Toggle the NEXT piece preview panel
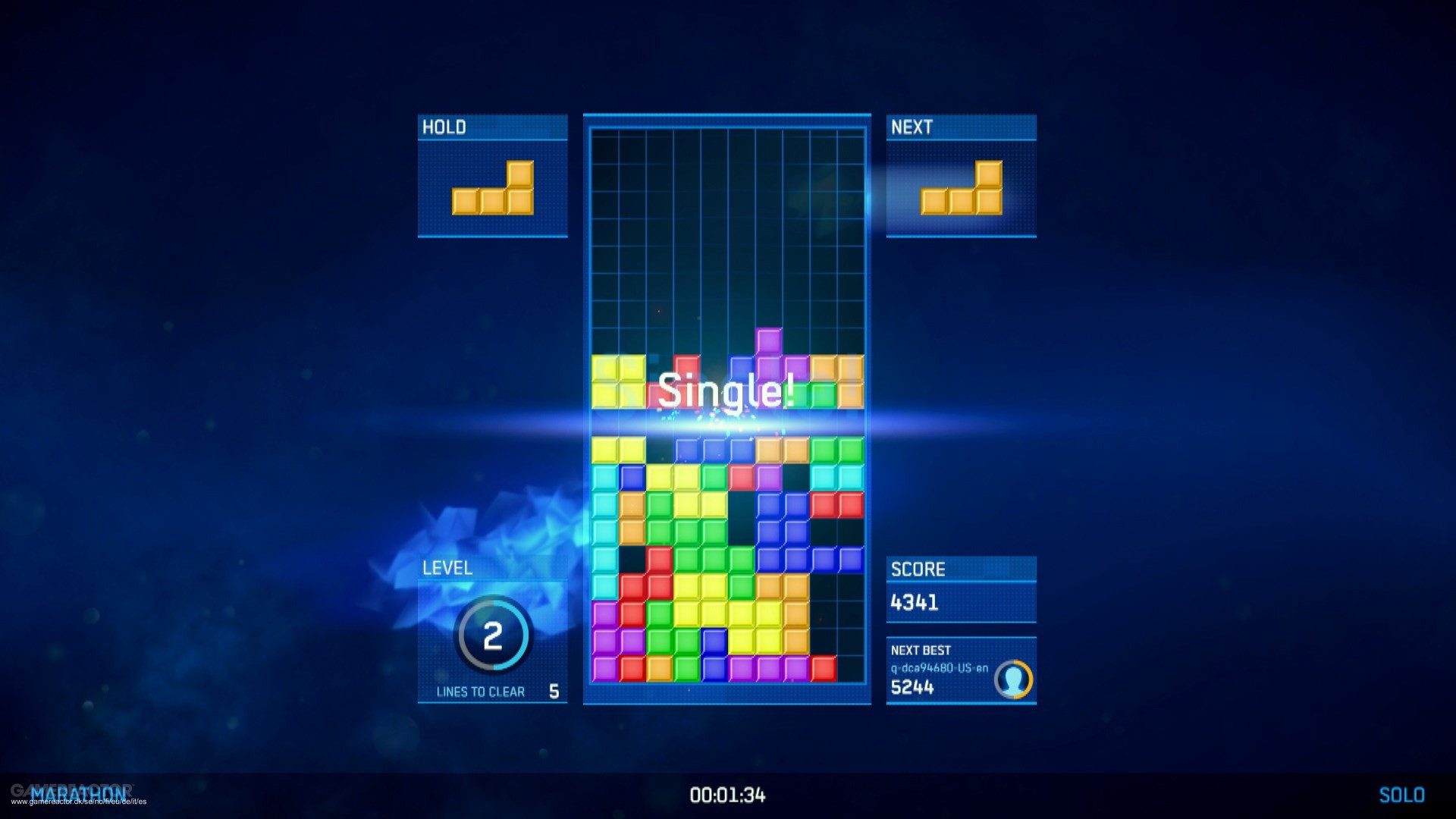Viewport: 1456px width, 819px height. tap(960, 176)
